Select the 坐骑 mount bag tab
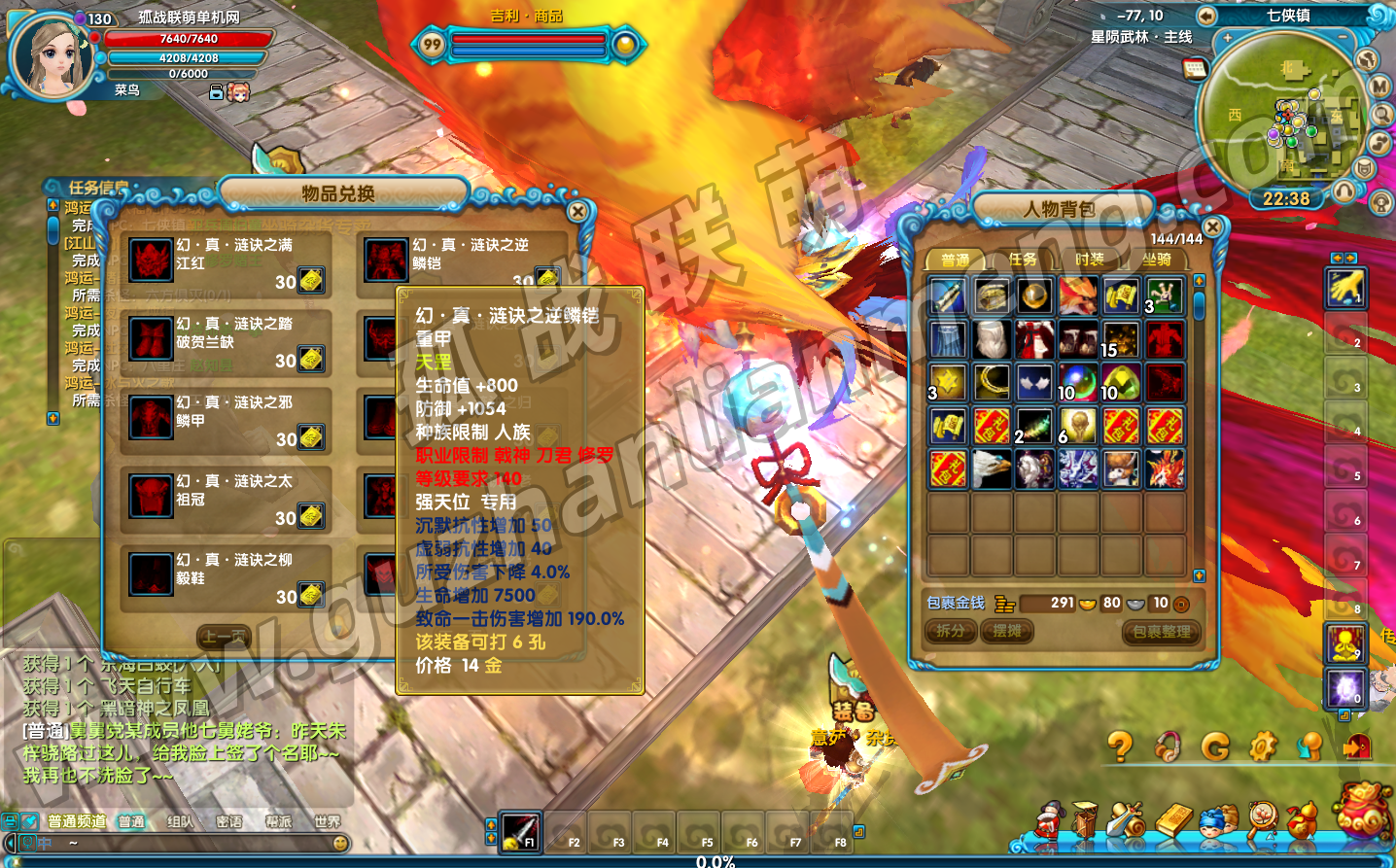 click(x=1156, y=260)
